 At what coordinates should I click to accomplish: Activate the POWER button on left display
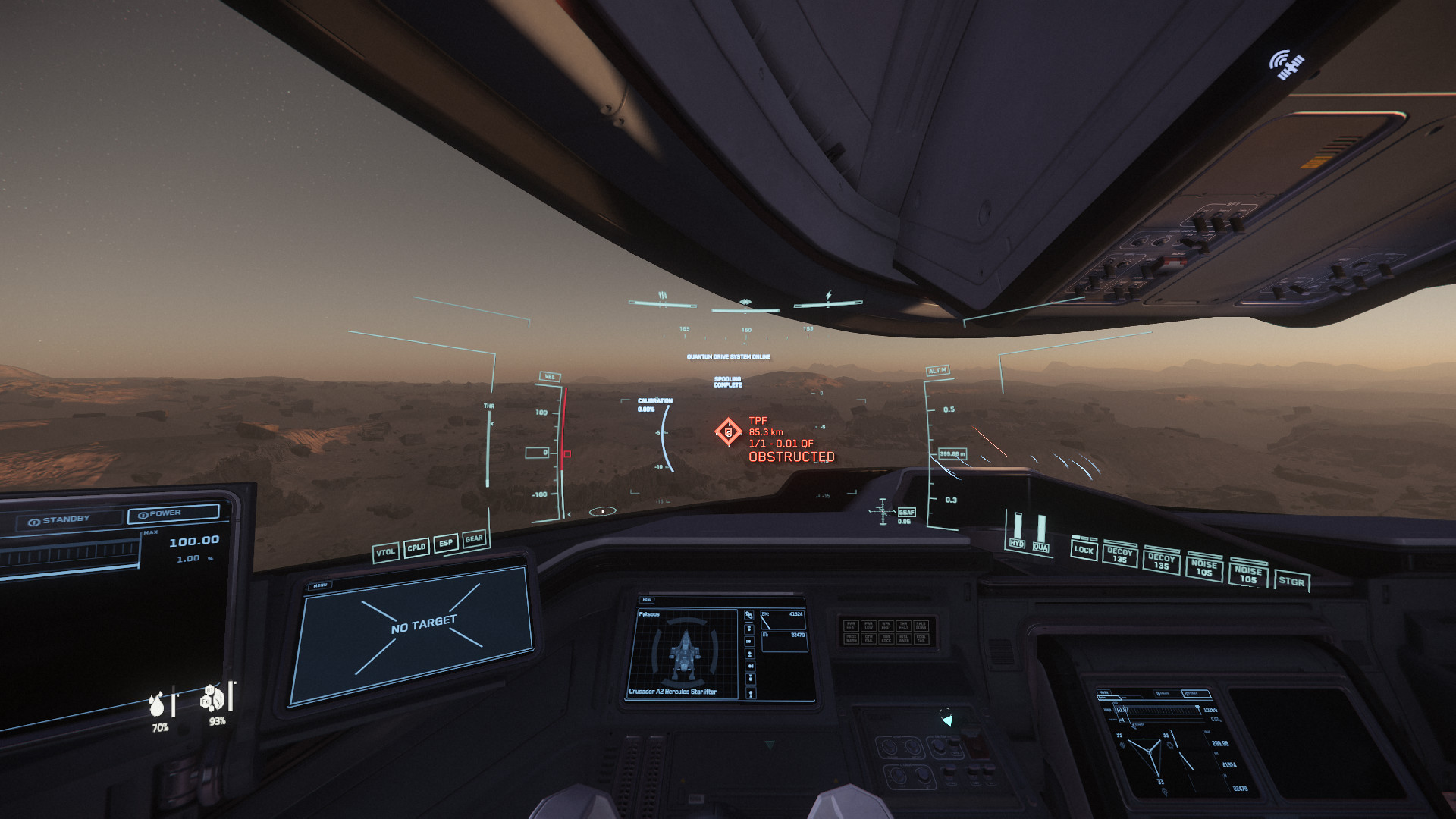tap(172, 513)
